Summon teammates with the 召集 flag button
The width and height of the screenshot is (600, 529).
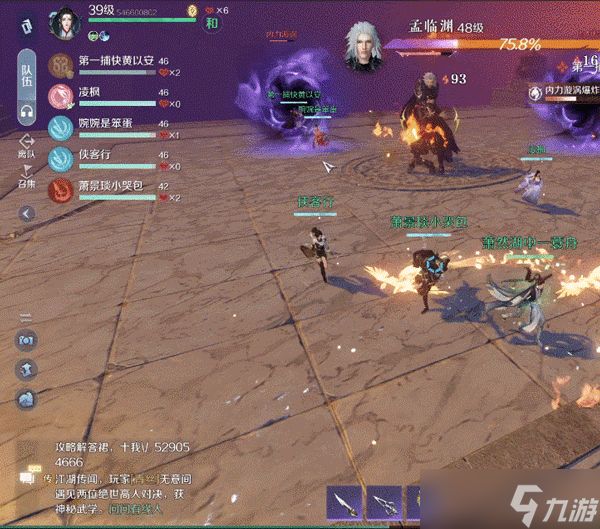coord(27,177)
